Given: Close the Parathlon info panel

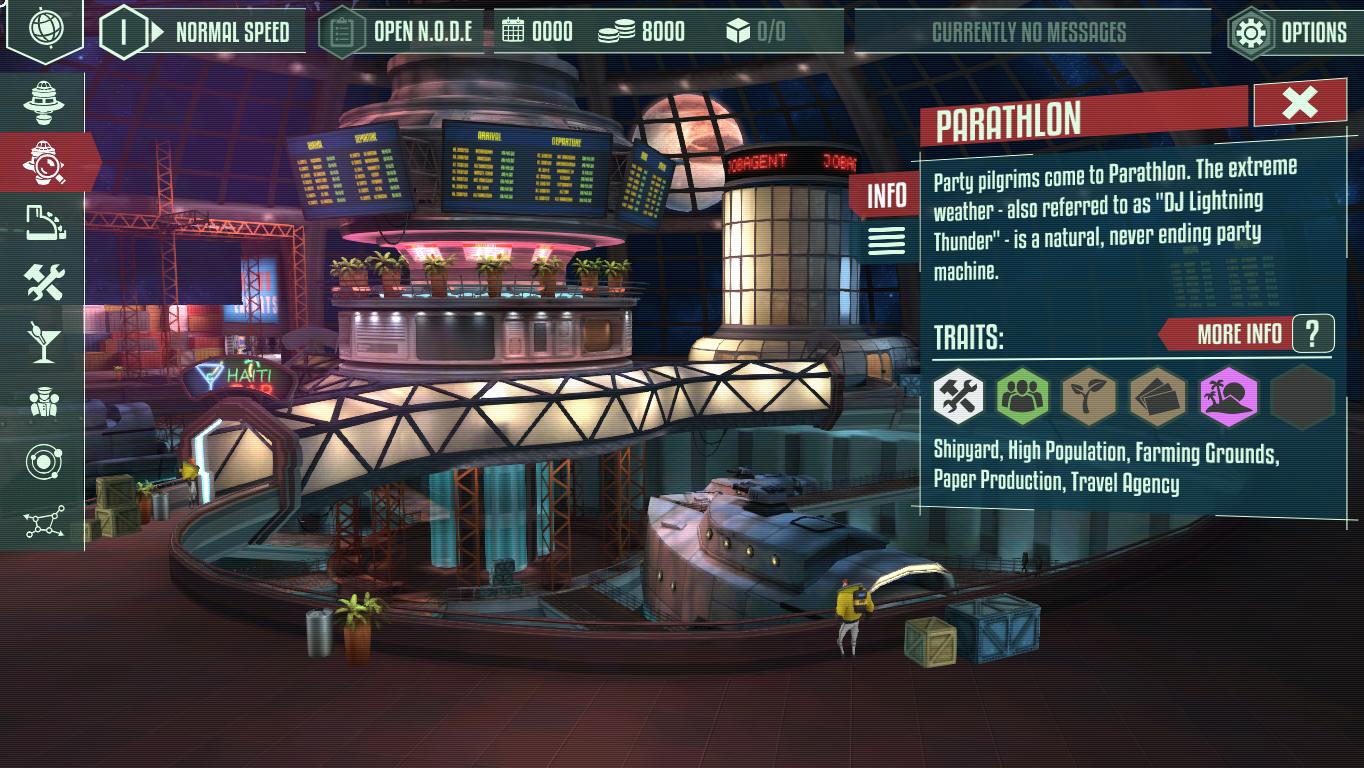Looking at the screenshot, I should 1299,102.
